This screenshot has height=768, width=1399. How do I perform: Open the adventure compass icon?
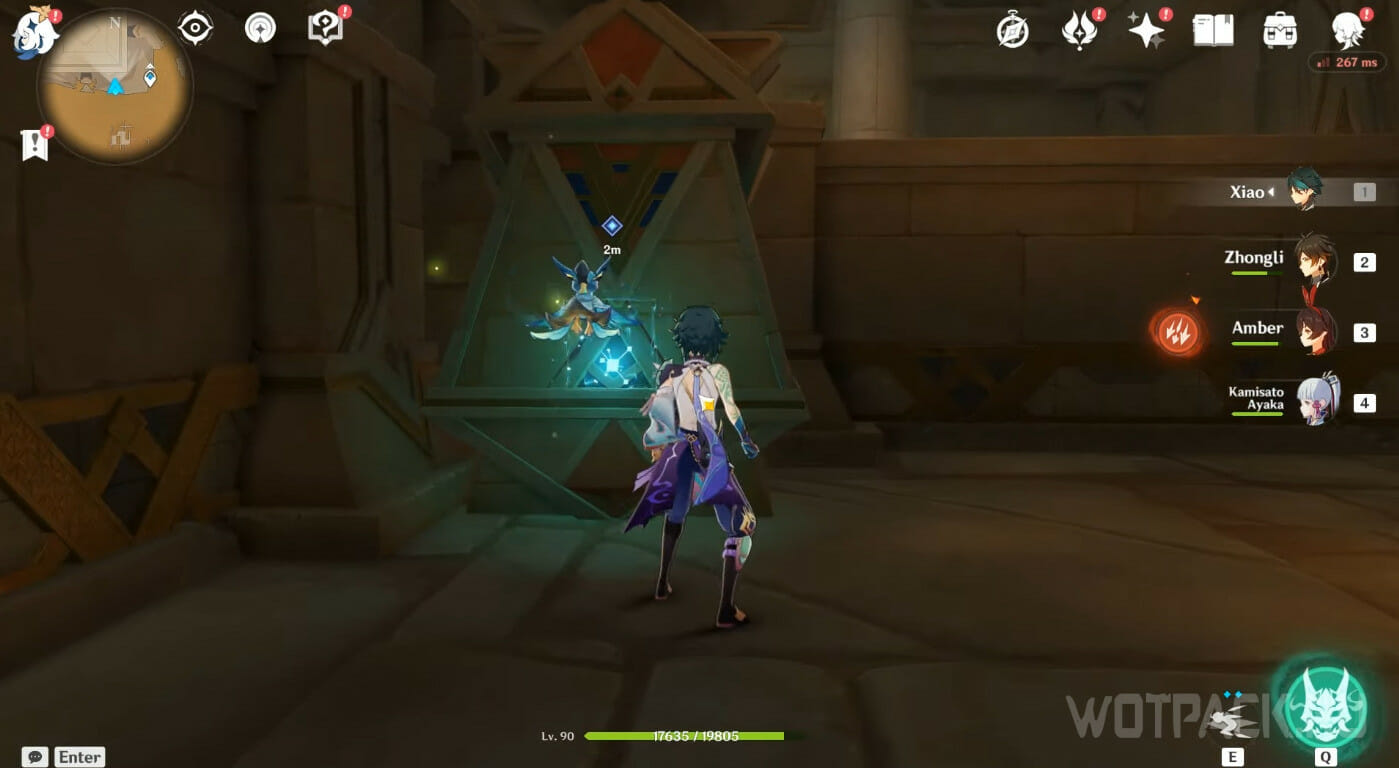(1013, 31)
